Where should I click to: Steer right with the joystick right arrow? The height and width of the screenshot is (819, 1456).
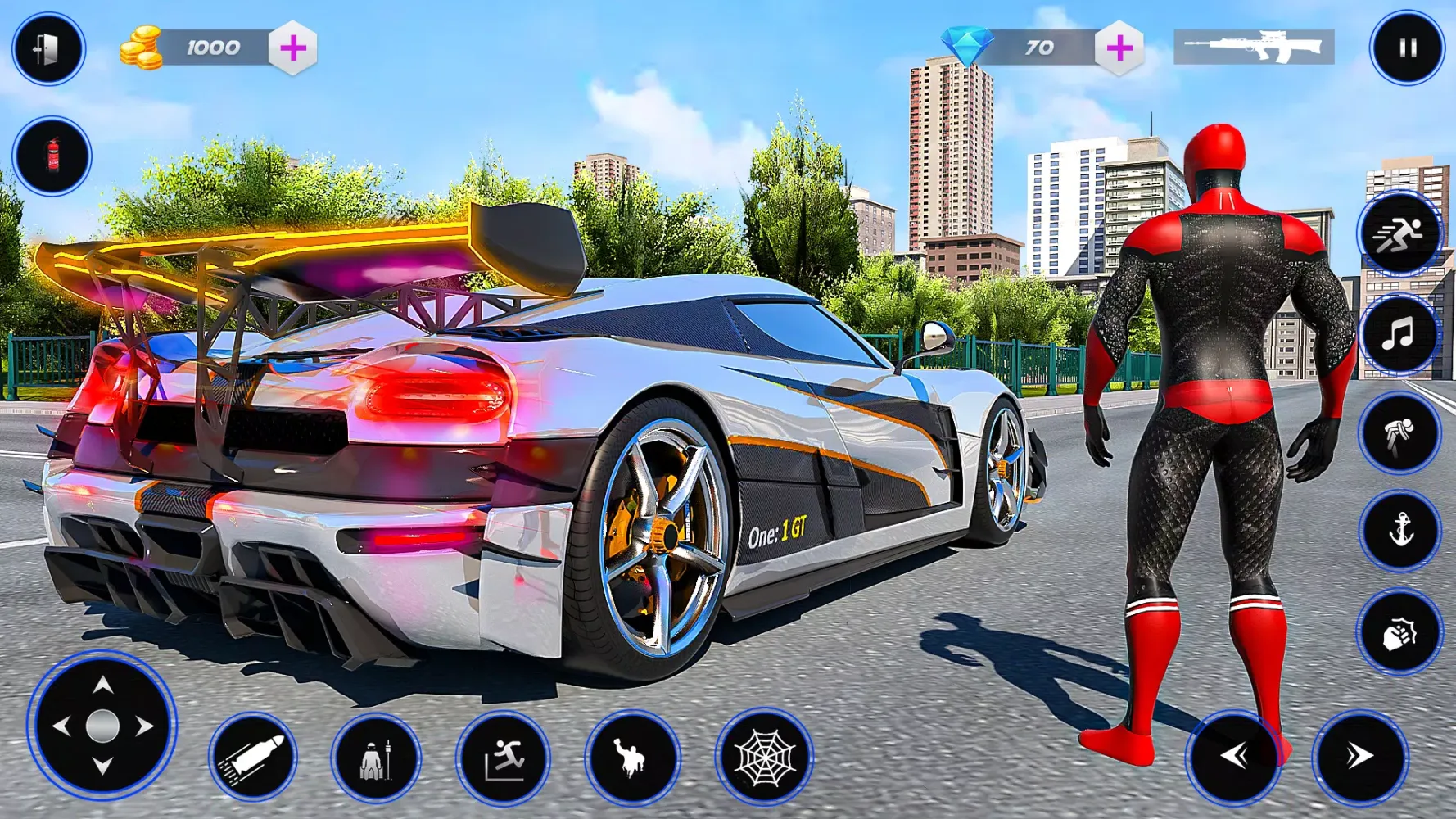click(145, 726)
